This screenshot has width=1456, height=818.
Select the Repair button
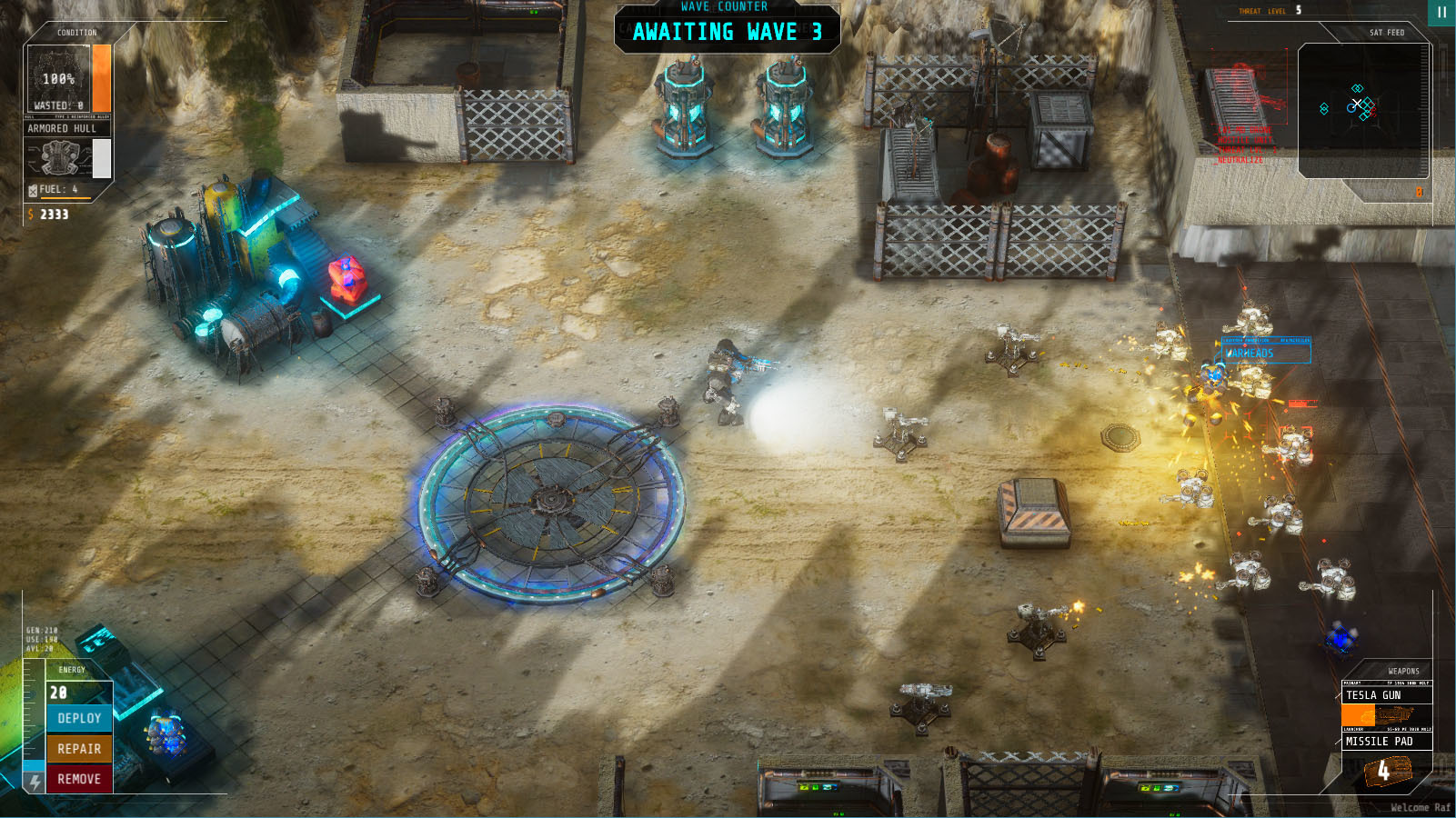click(x=79, y=749)
